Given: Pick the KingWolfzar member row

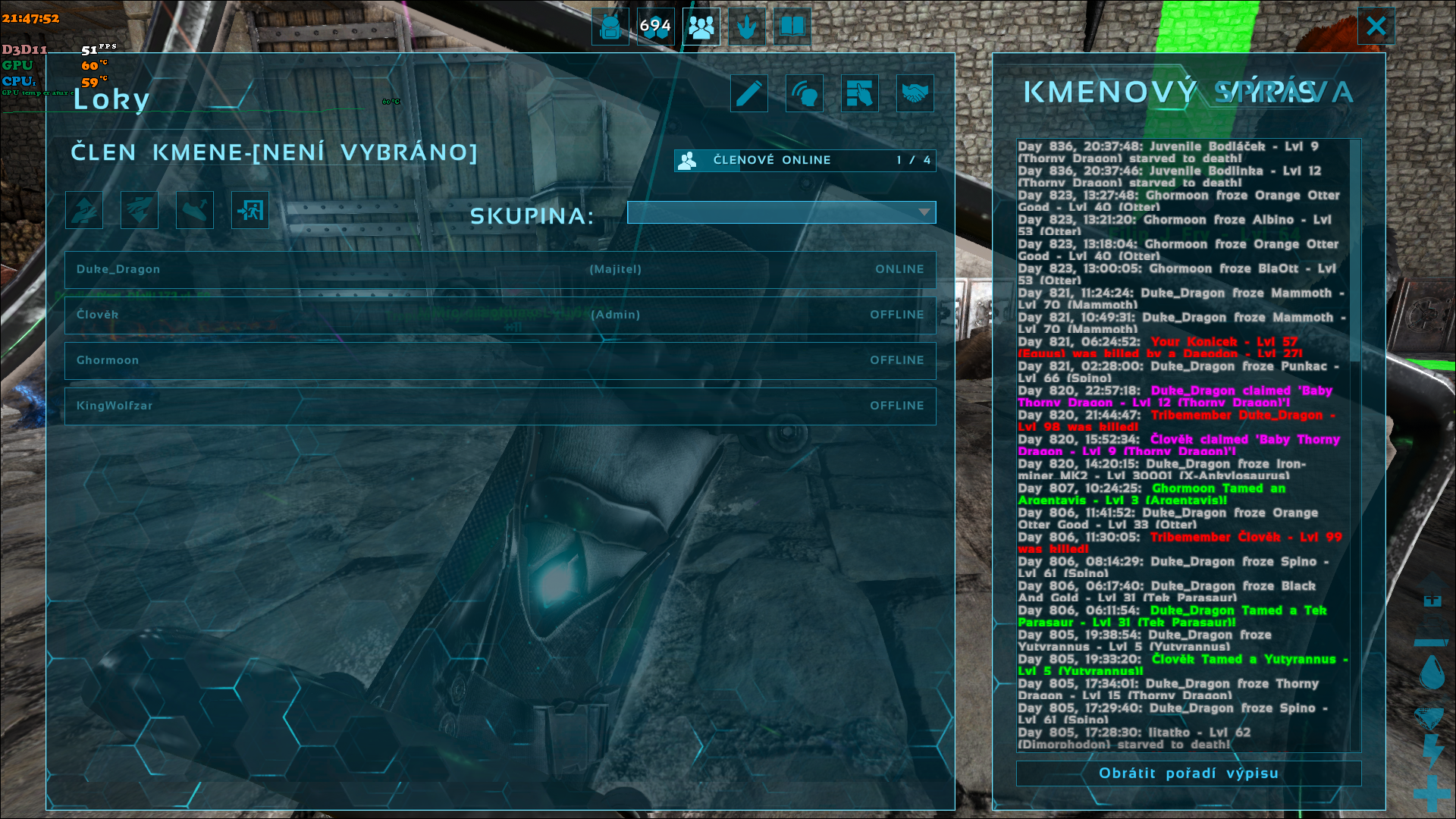Looking at the screenshot, I should coord(500,406).
